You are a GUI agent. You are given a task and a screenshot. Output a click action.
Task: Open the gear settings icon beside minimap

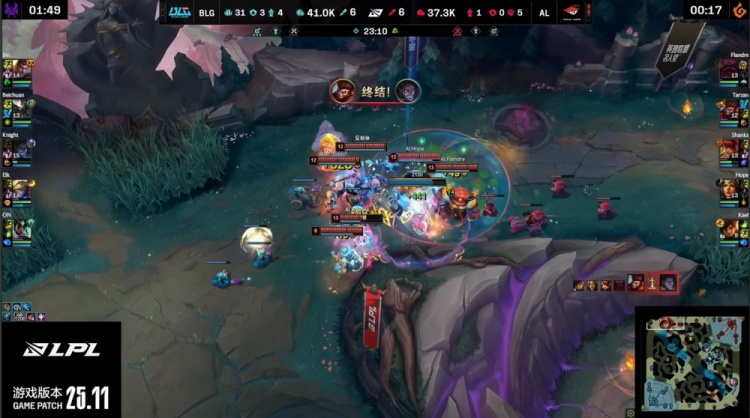630,411
